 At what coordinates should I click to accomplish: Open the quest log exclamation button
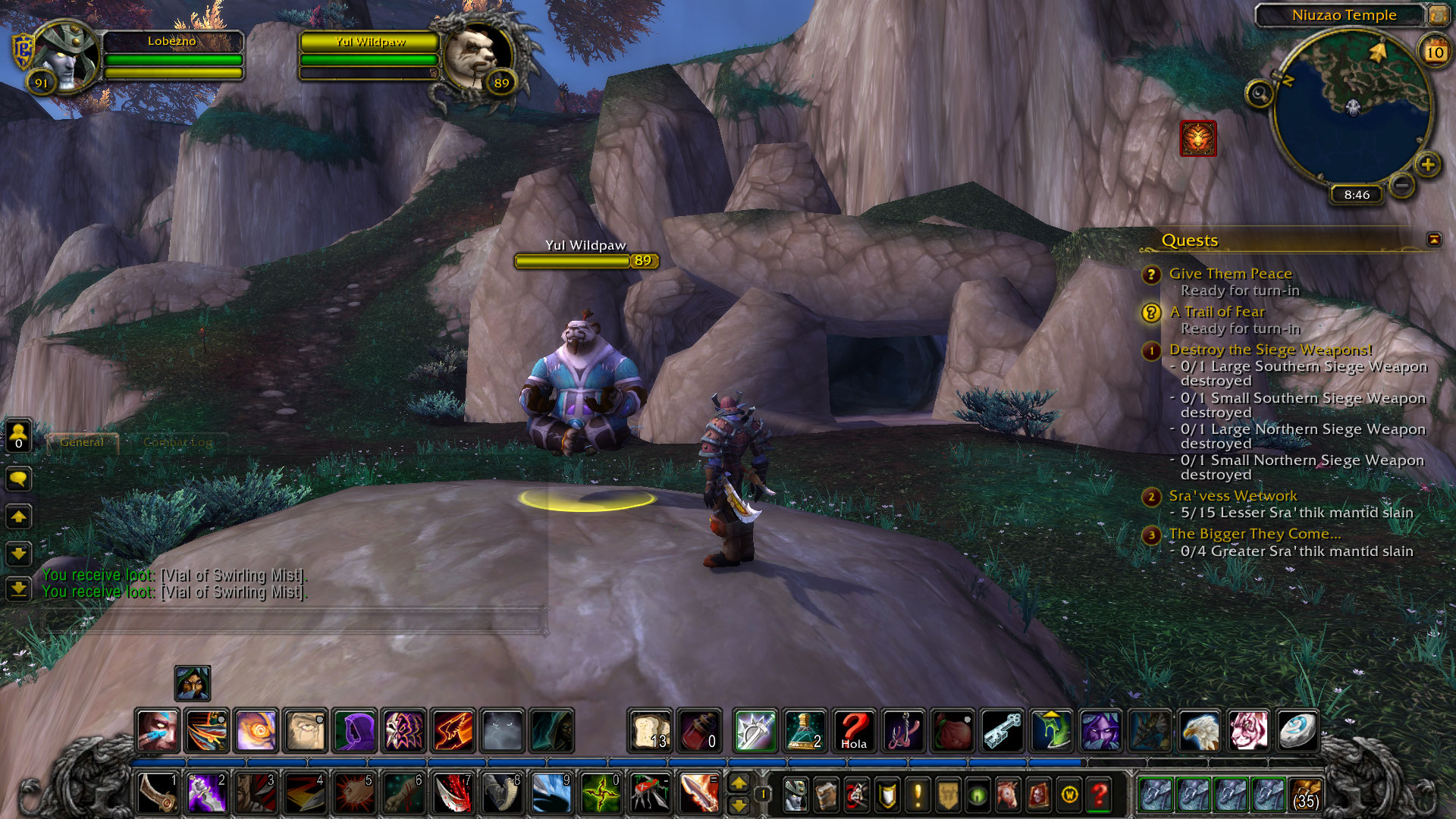click(918, 794)
